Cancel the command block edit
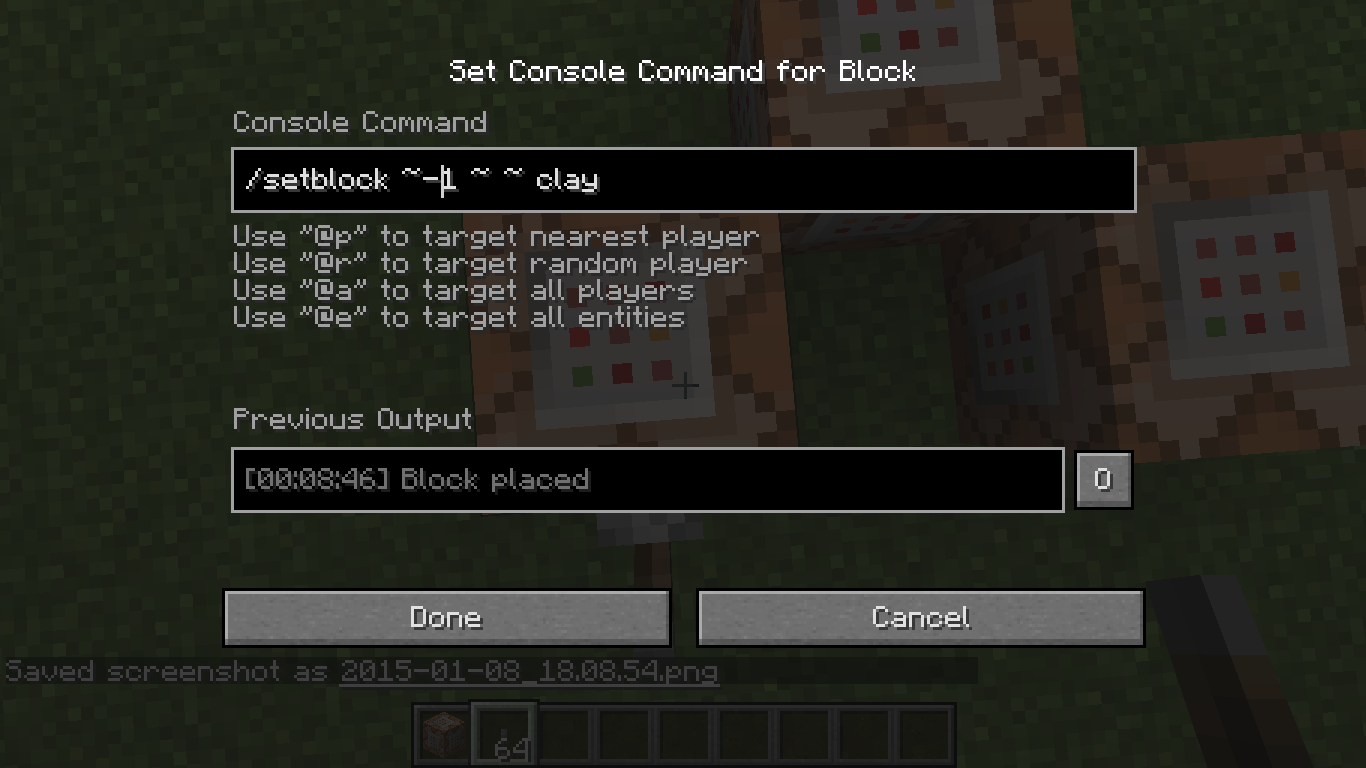The width and height of the screenshot is (1366, 768). [x=920, y=617]
